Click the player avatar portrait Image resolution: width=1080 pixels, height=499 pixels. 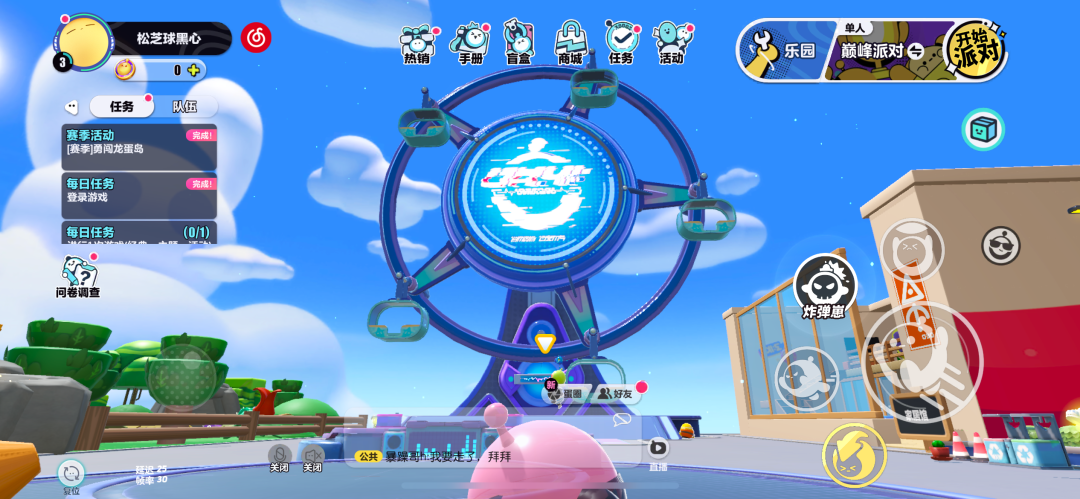84,42
